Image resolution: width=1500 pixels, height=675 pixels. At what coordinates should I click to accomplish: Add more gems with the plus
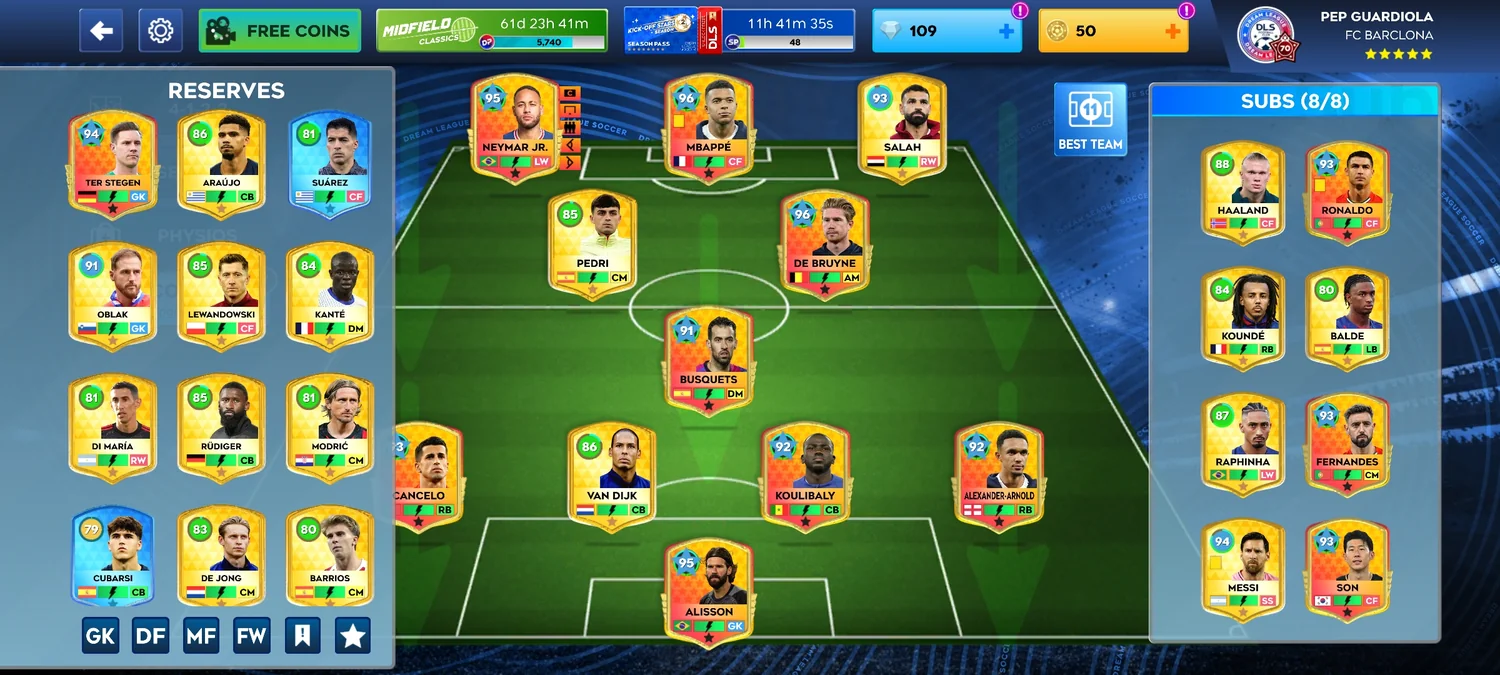tap(1006, 31)
